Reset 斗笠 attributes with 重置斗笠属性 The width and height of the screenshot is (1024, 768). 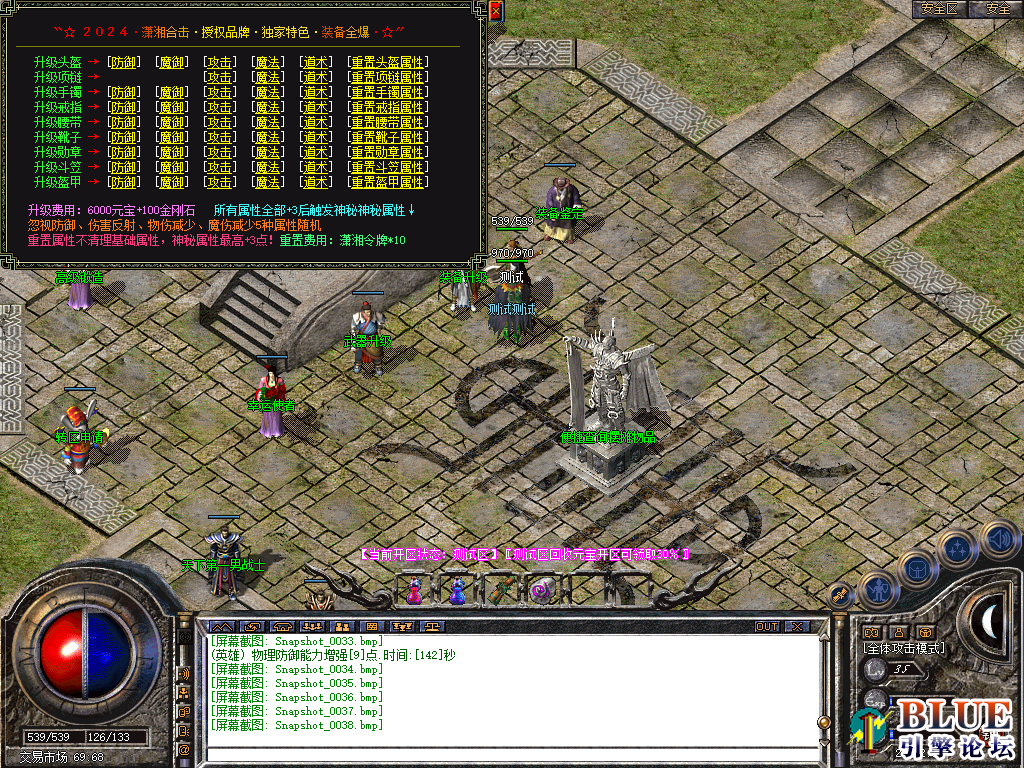[388, 167]
